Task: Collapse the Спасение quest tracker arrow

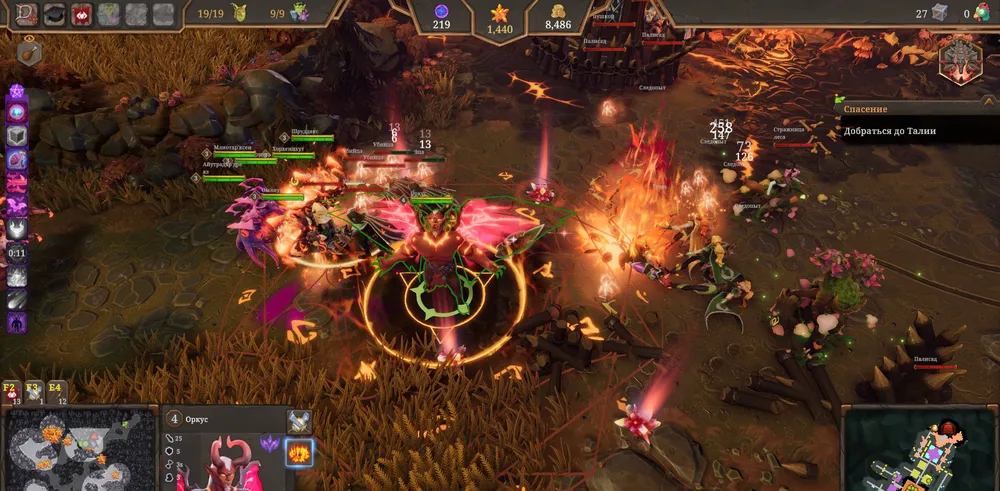Action: tap(838, 108)
